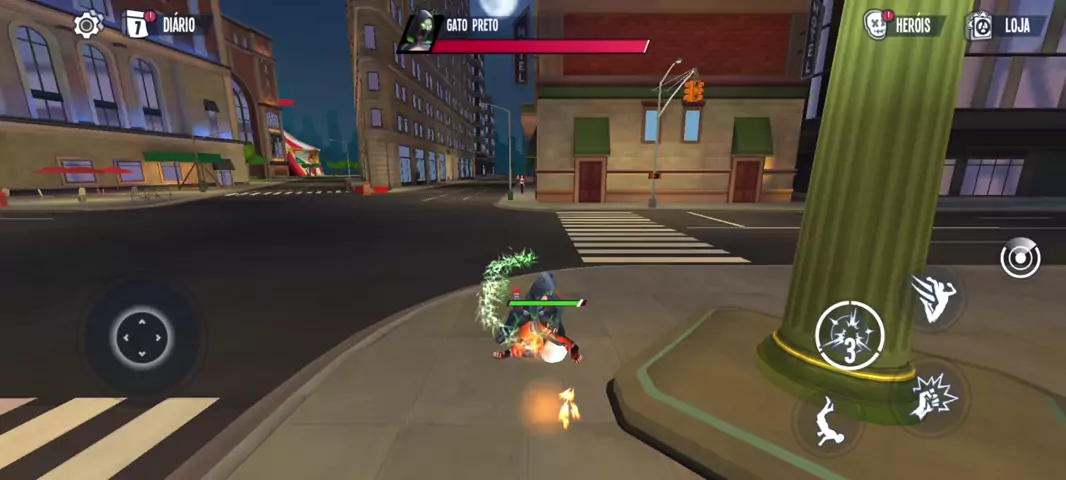The image size is (1066, 480).
Task: Activate the target lock-on circle button
Action: click(x=1020, y=258)
